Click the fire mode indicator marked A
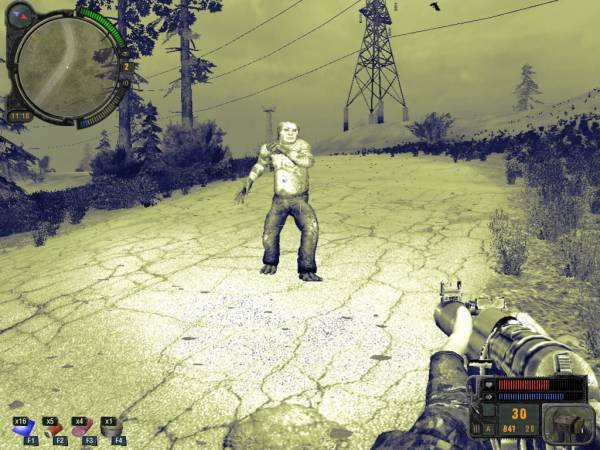 coord(487,428)
